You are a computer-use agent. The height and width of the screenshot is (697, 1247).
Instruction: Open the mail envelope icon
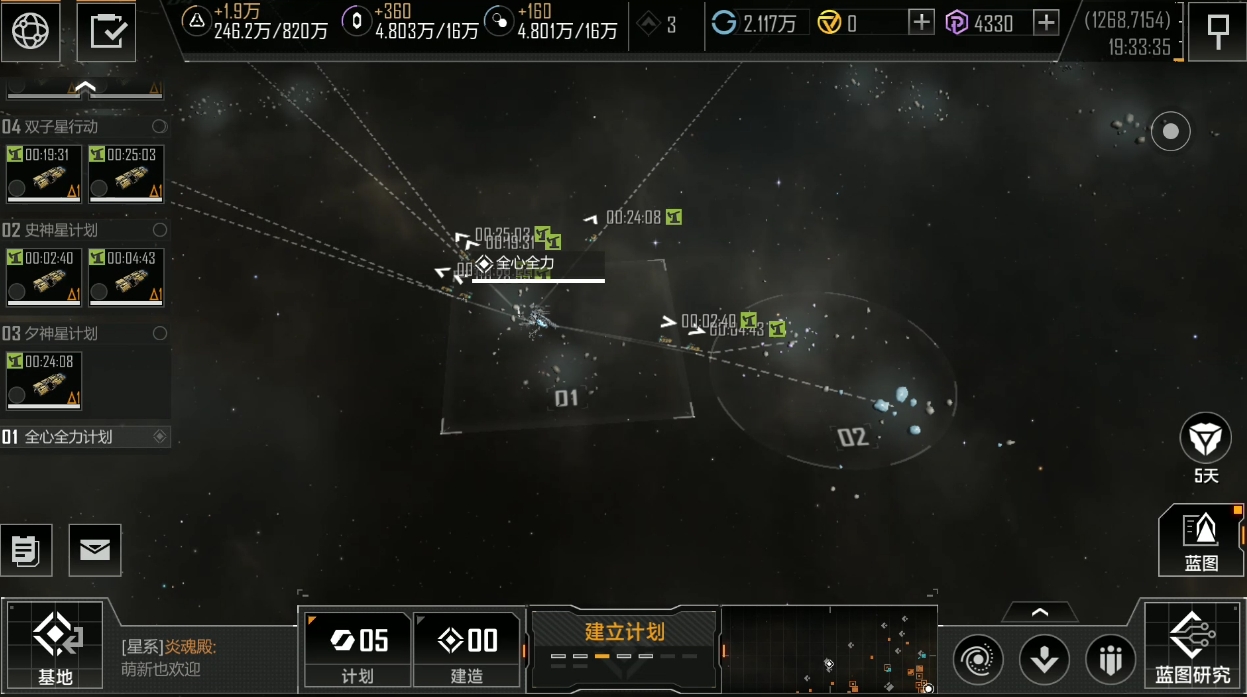click(x=95, y=550)
